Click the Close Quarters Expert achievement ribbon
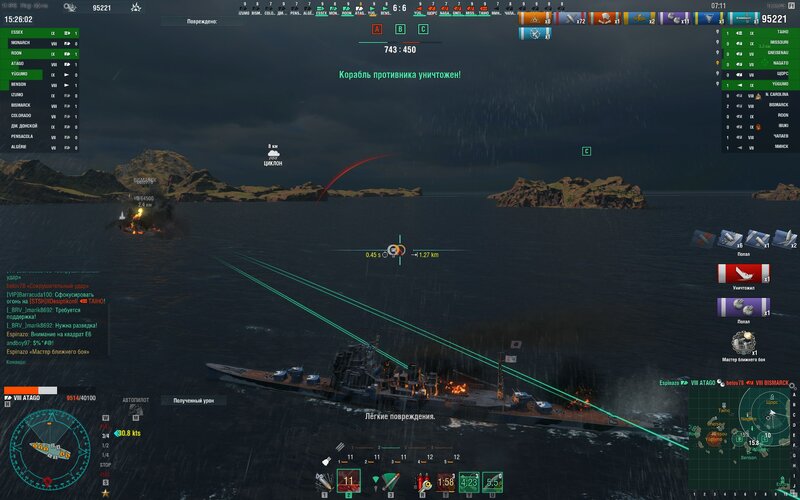This screenshot has height=500, width=800. pyautogui.click(x=742, y=344)
